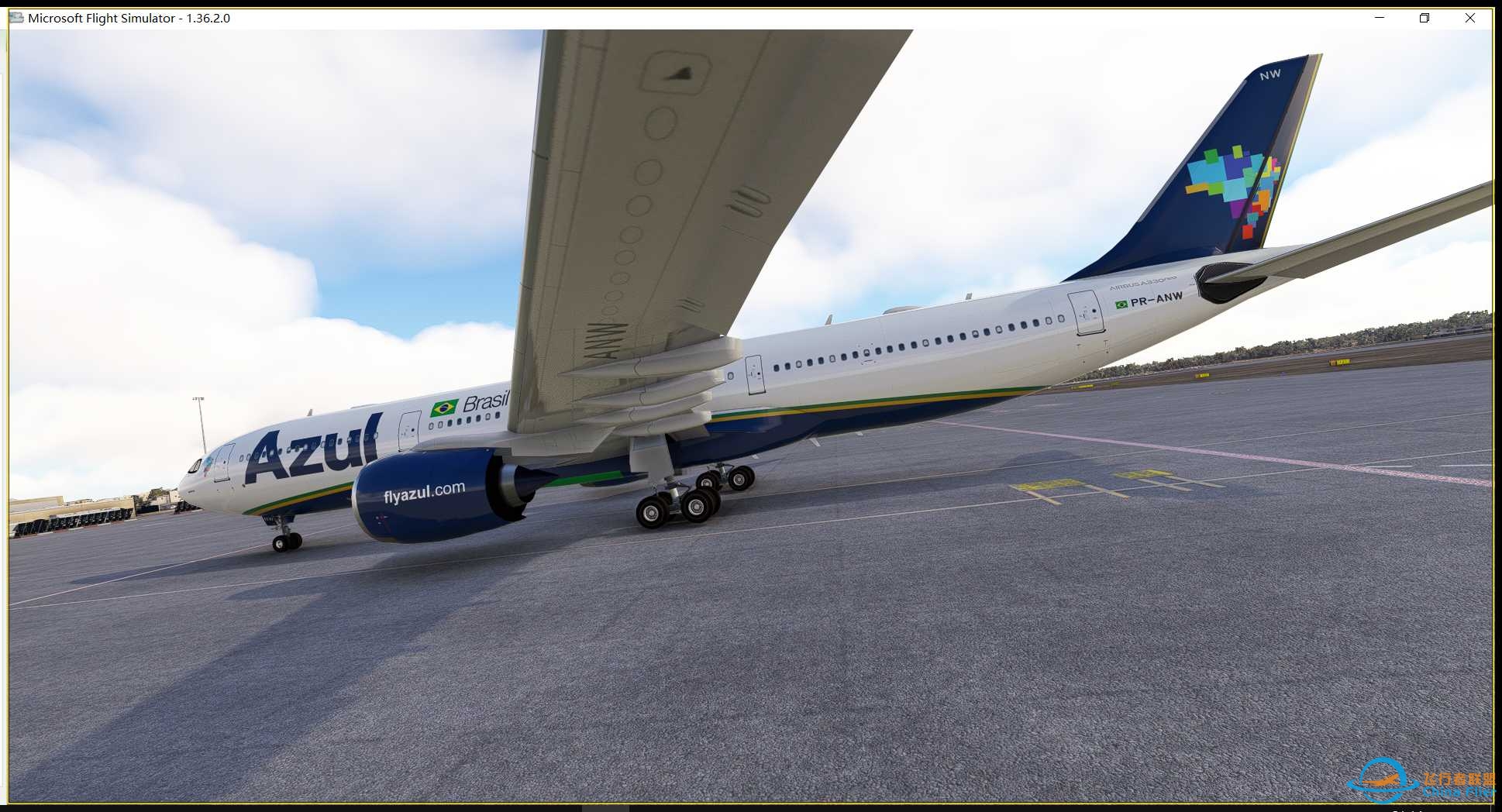This screenshot has width=1502, height=812.
Task: Click the Flight Simulator icon in title bar
Action: pyautogui.click(x=16, y=17)
